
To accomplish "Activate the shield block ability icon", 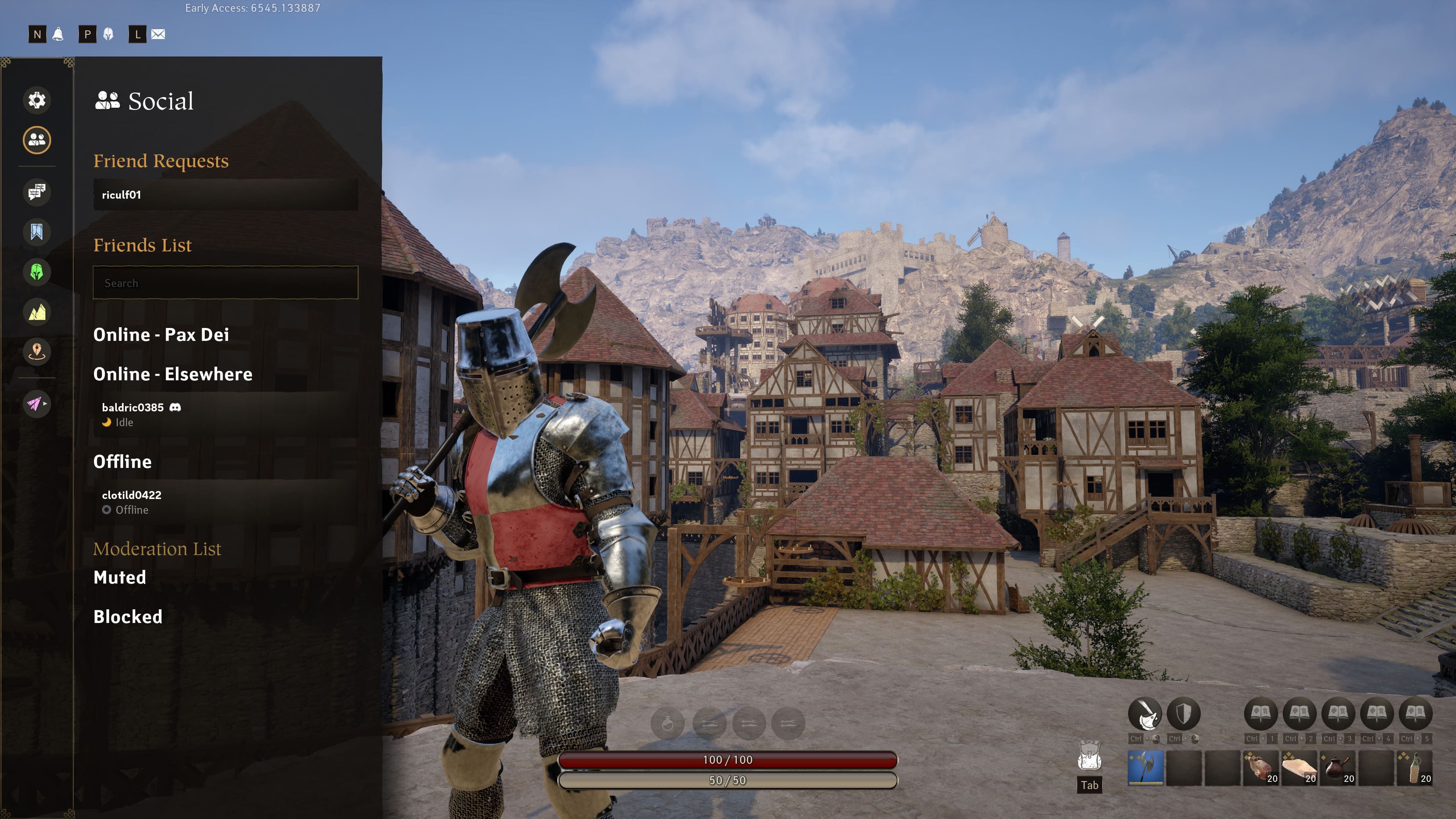I will click(1183, 714).
